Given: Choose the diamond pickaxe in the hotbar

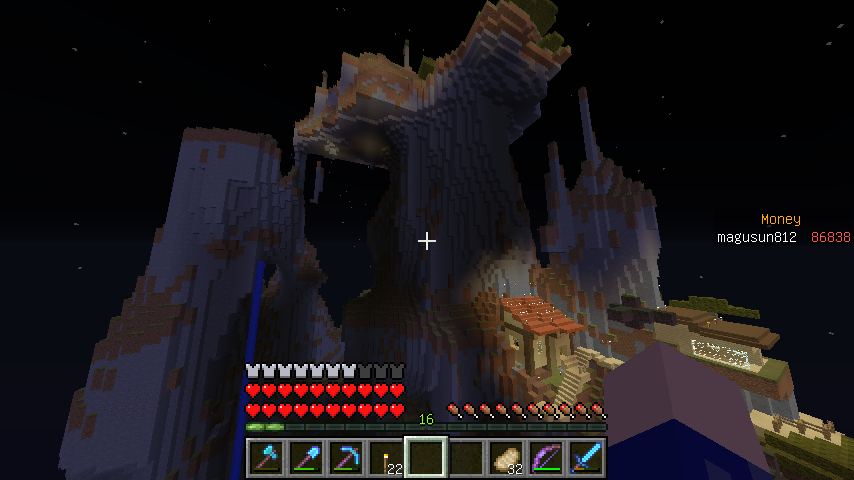Looking at the screenshot, I should point(346,458).
